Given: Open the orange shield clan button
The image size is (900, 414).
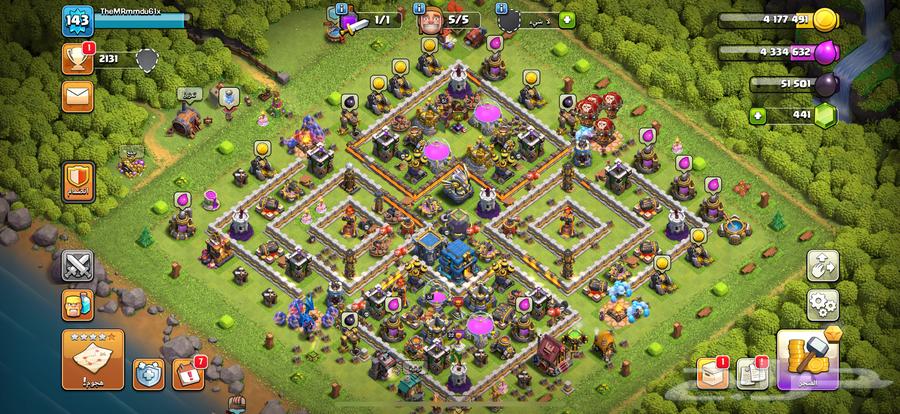Looking at the screenshot, I should (x=78, y=180).
